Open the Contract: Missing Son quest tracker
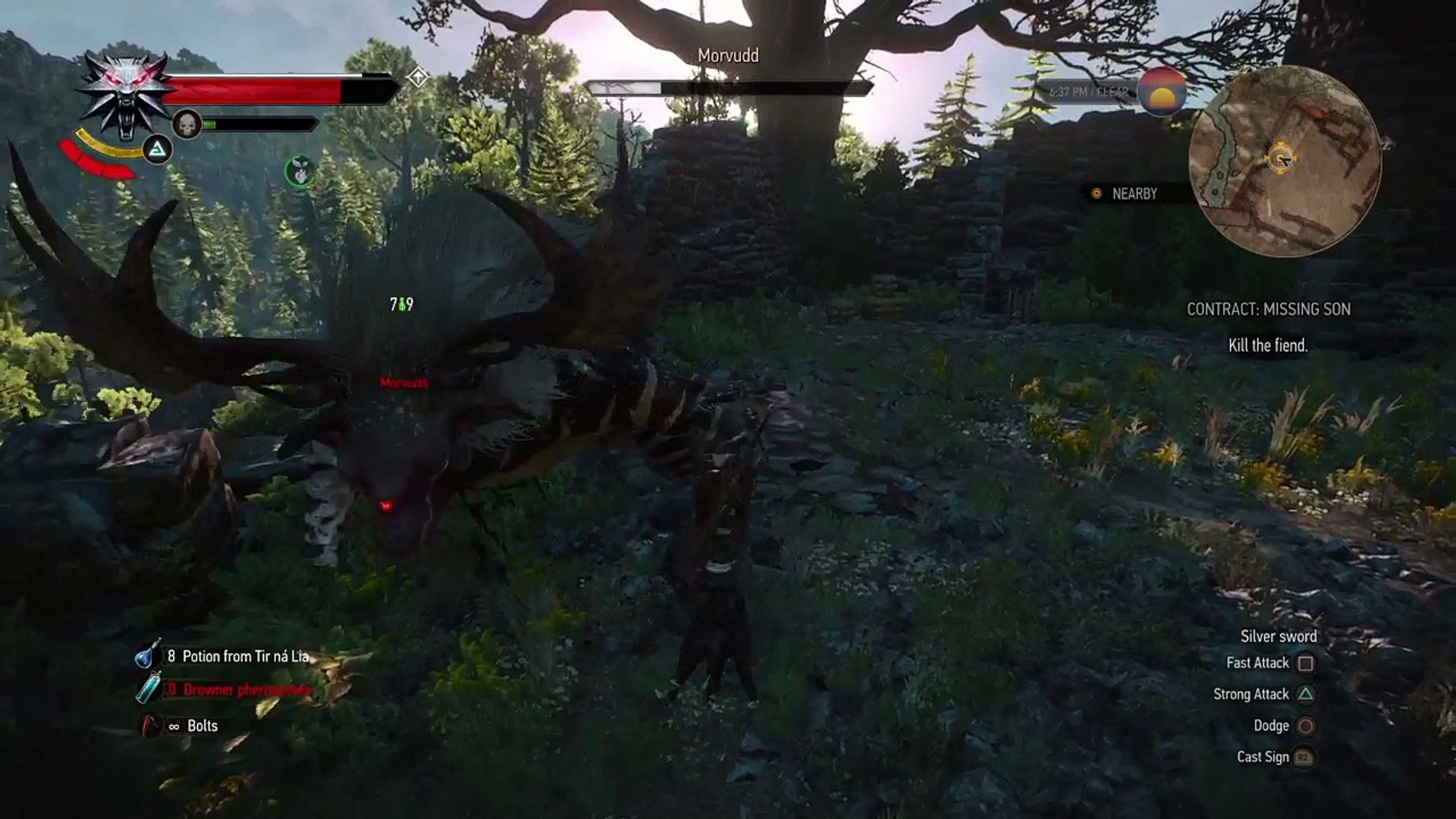This screenshot has width=1456, height=819. tap(1268, 309)
